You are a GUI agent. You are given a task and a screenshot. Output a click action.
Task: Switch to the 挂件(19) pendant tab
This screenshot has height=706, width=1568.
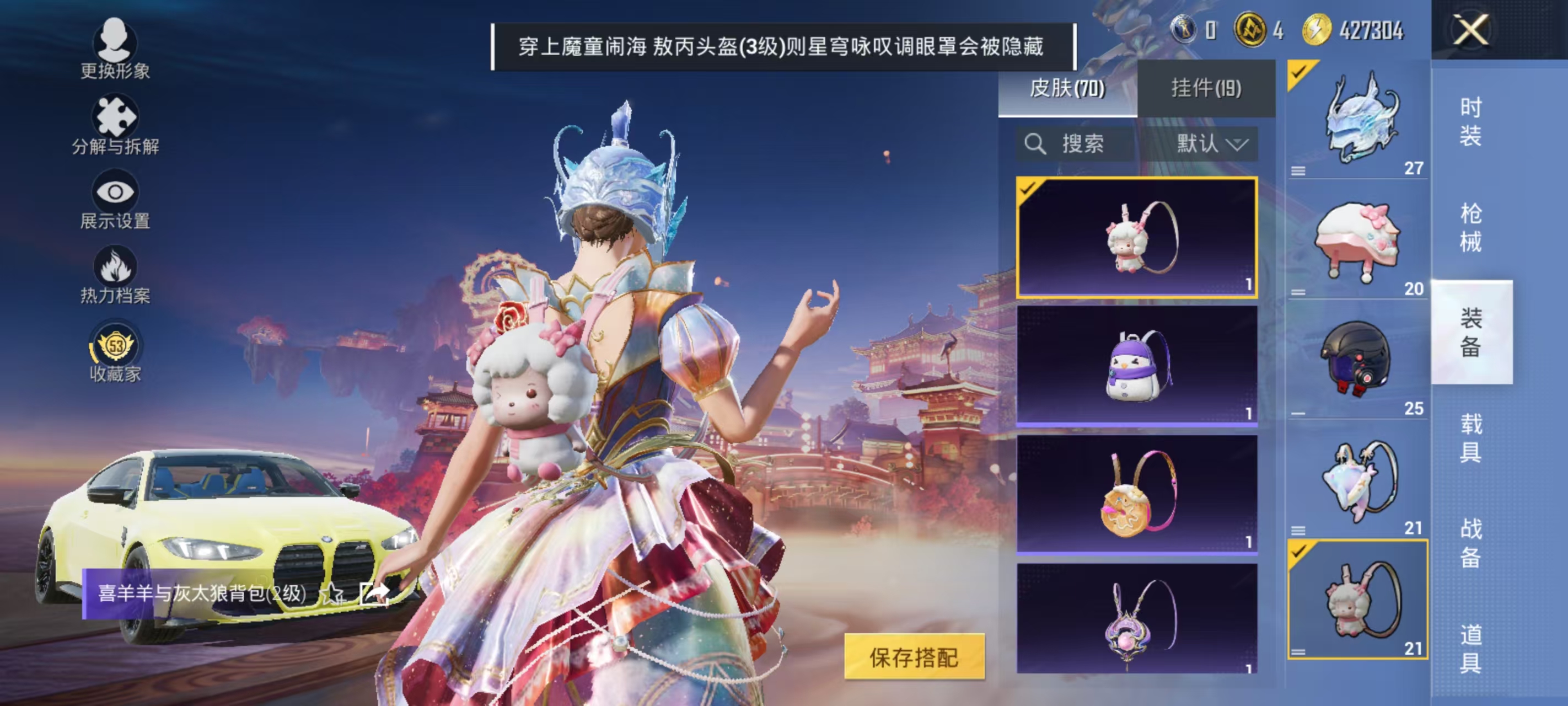[x=1206, y=87]
